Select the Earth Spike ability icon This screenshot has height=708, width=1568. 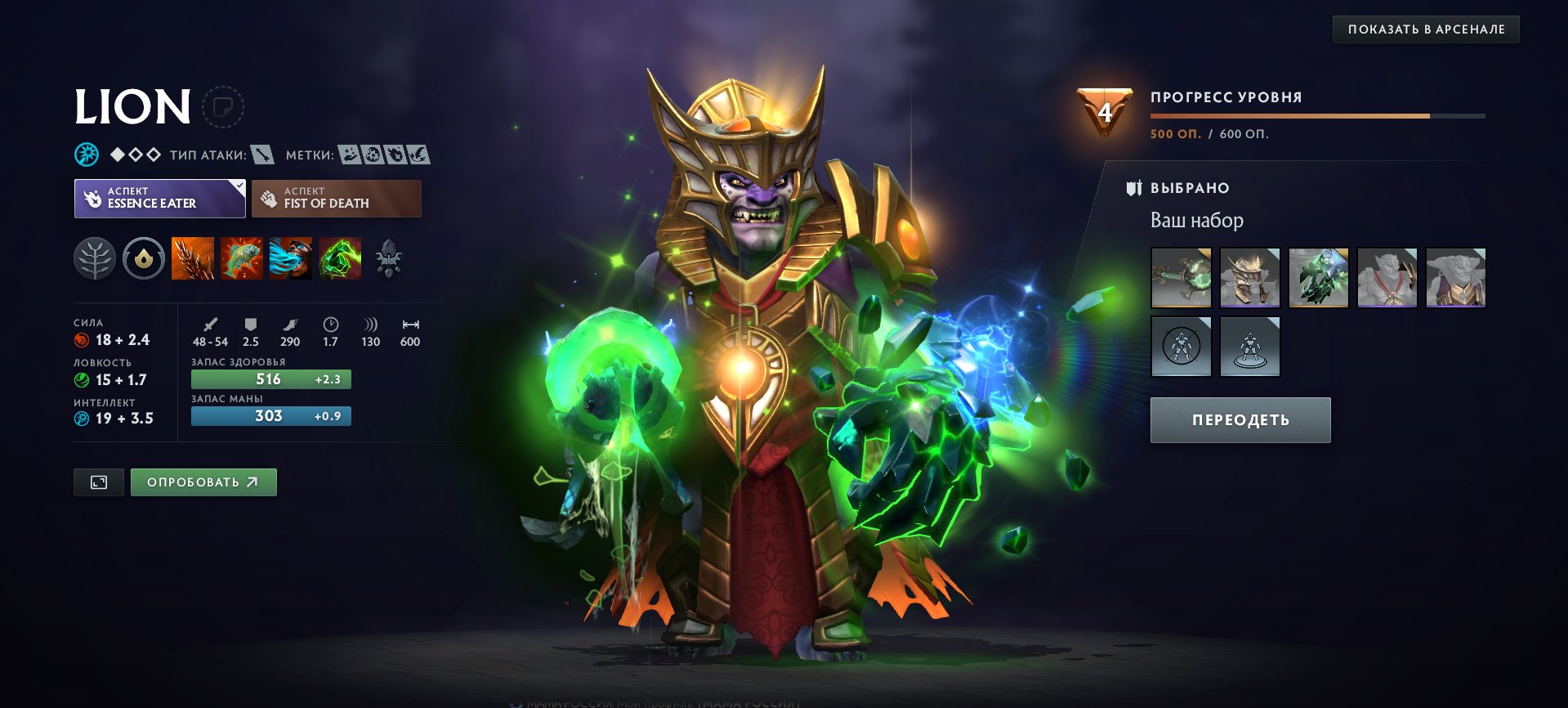click(x=192, y=258)
